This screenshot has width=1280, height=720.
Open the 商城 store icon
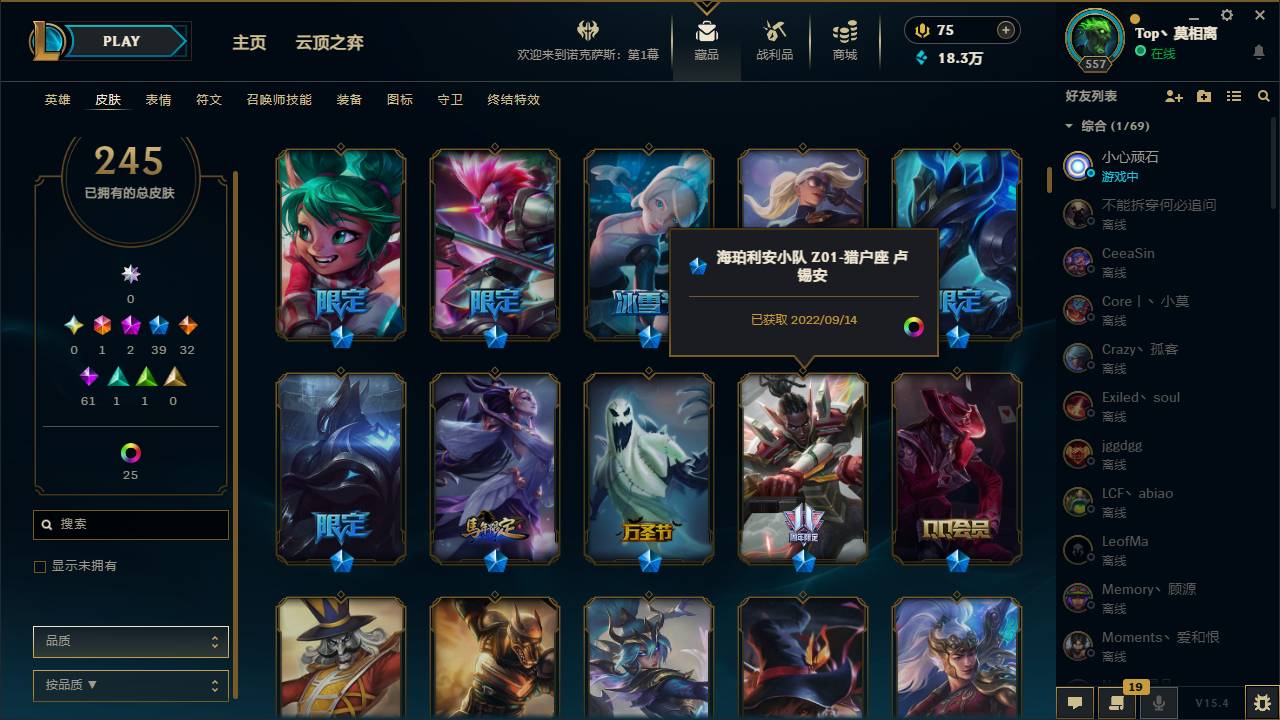click(x=843, y=40)
